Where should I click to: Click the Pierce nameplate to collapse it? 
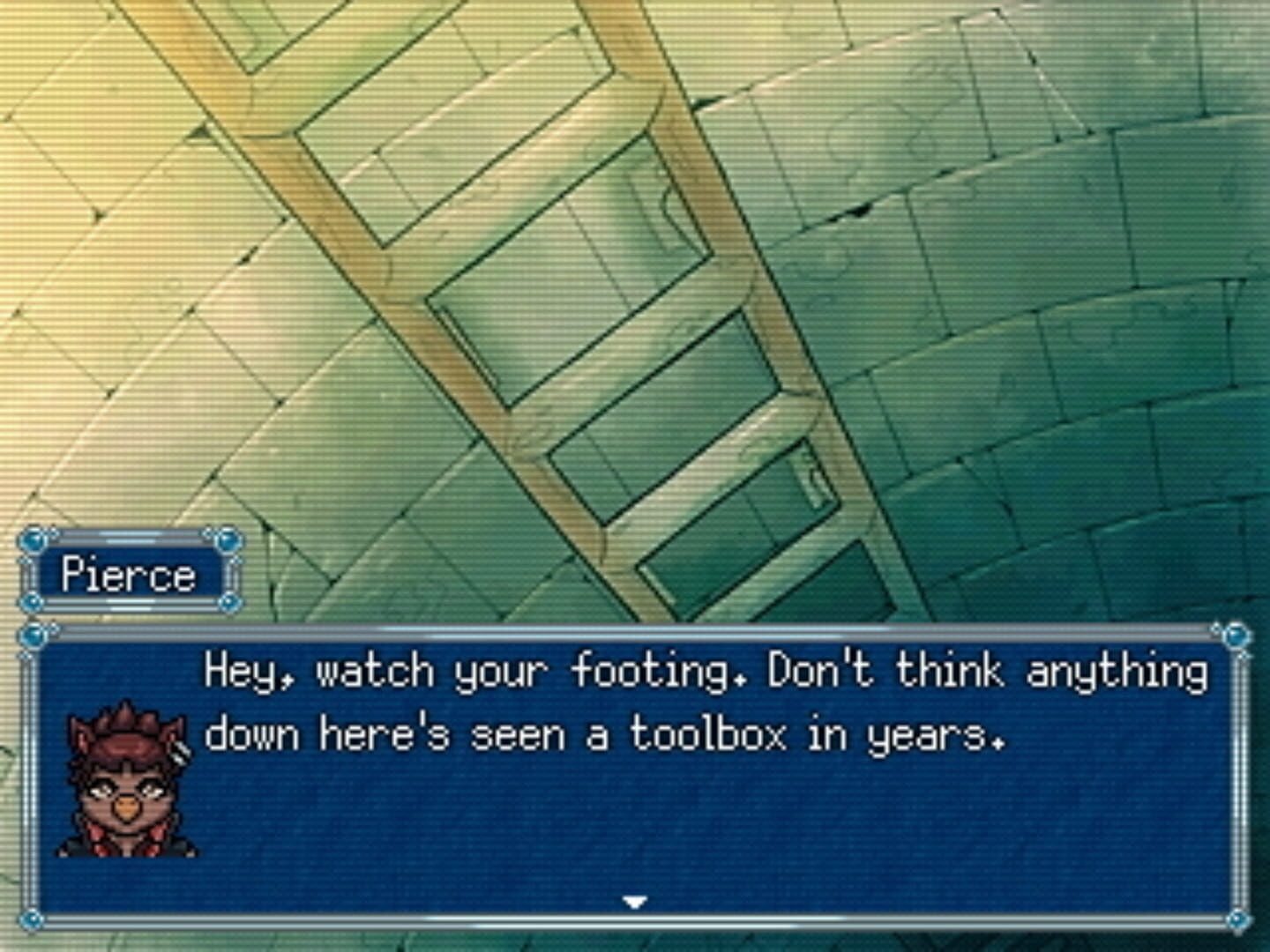click(x=131, y=575)
